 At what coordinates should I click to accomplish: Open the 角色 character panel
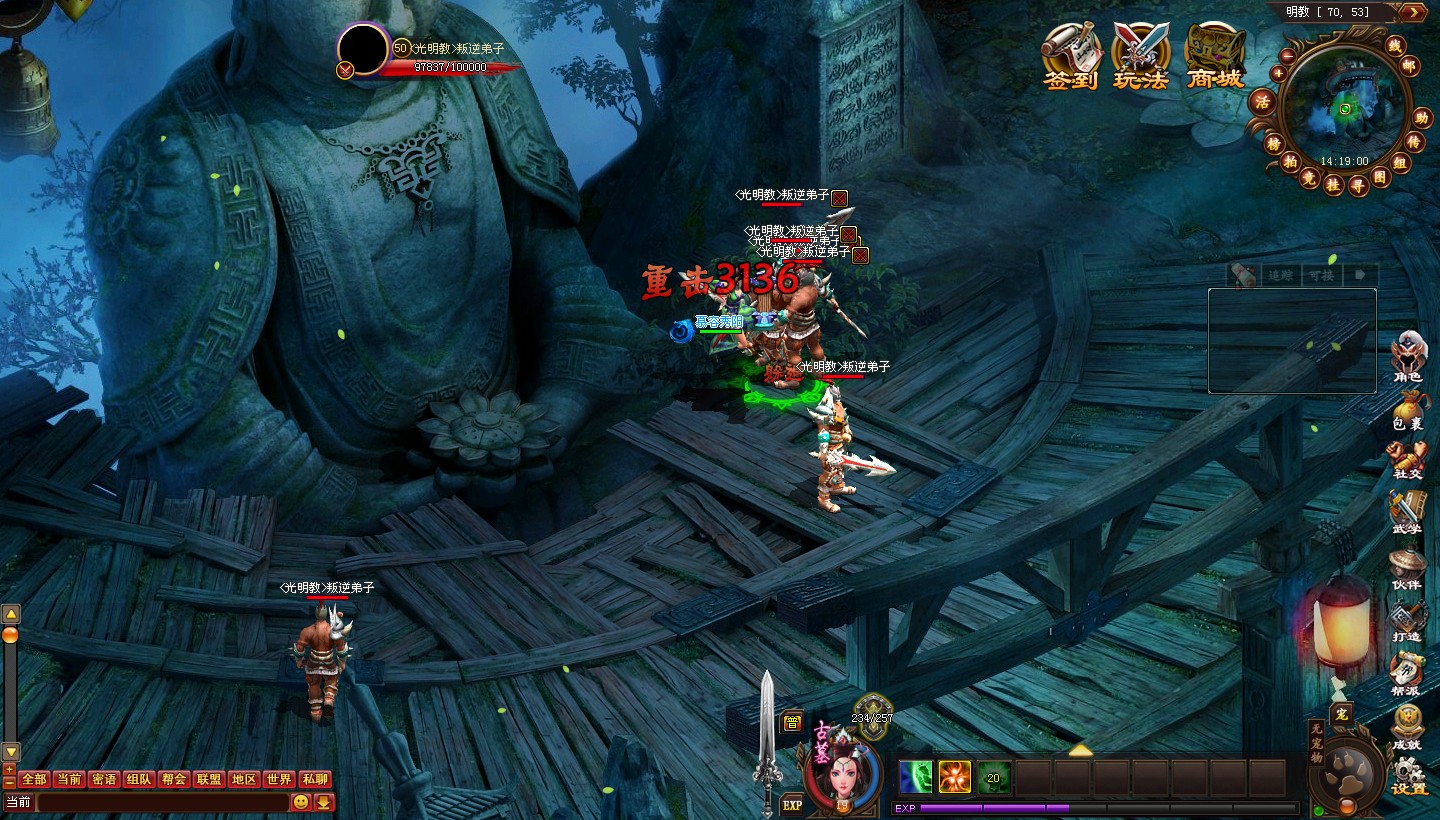coord(1408,357)
